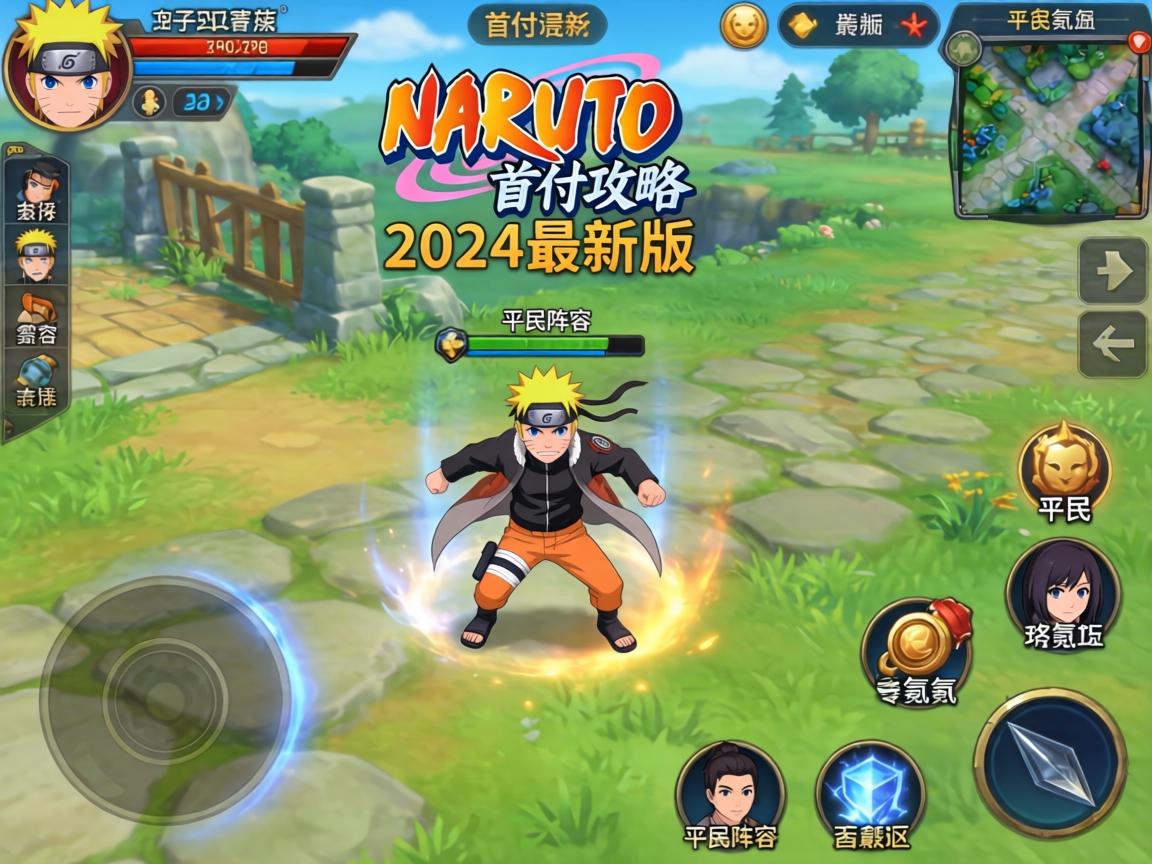Click the red marker on minimap corner
The image size is (1152, 864).
1138,42
